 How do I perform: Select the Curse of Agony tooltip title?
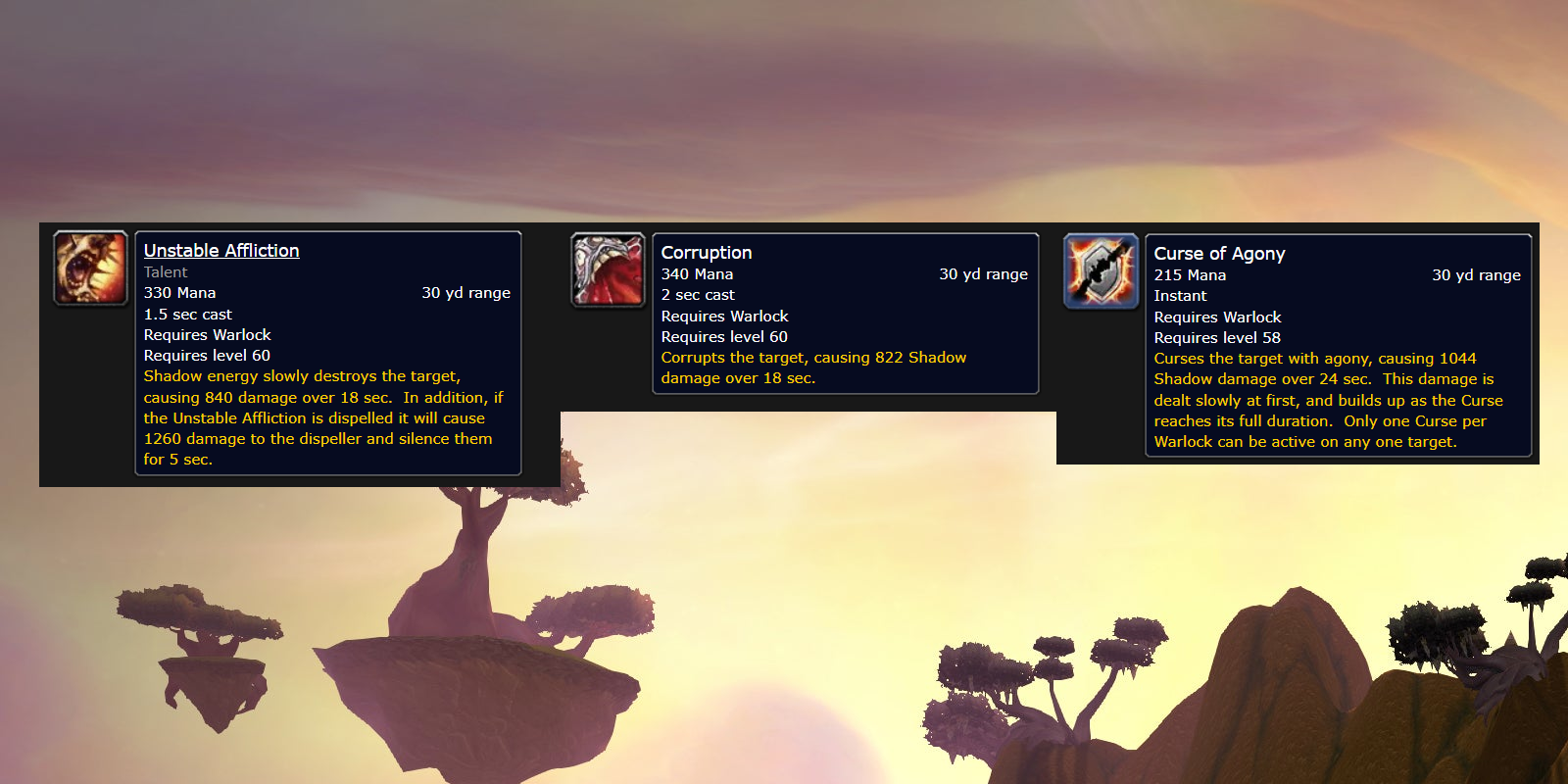click(1219, 253)
